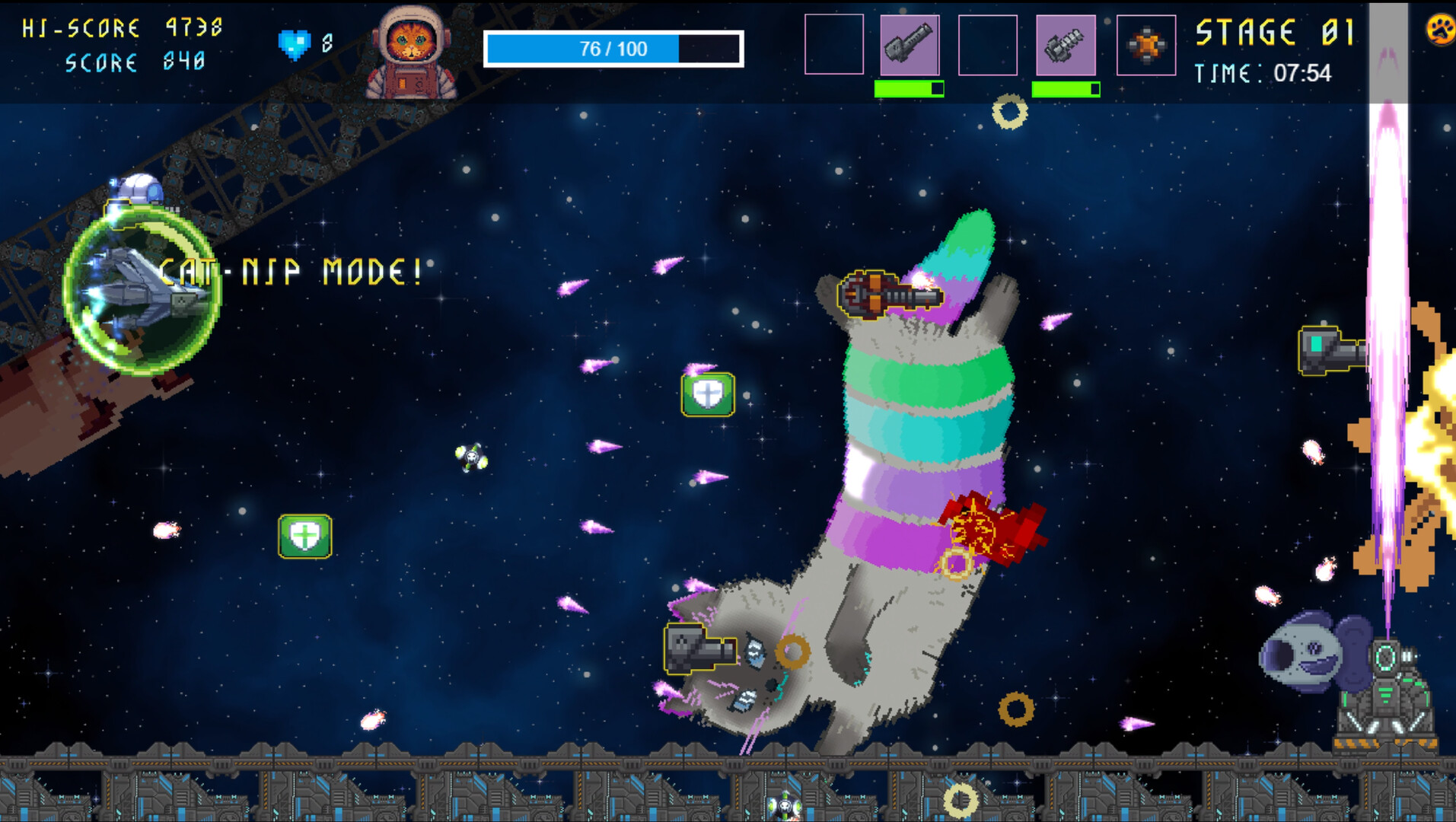Activate the orange cross-shaped item slot

(1145, 45)
